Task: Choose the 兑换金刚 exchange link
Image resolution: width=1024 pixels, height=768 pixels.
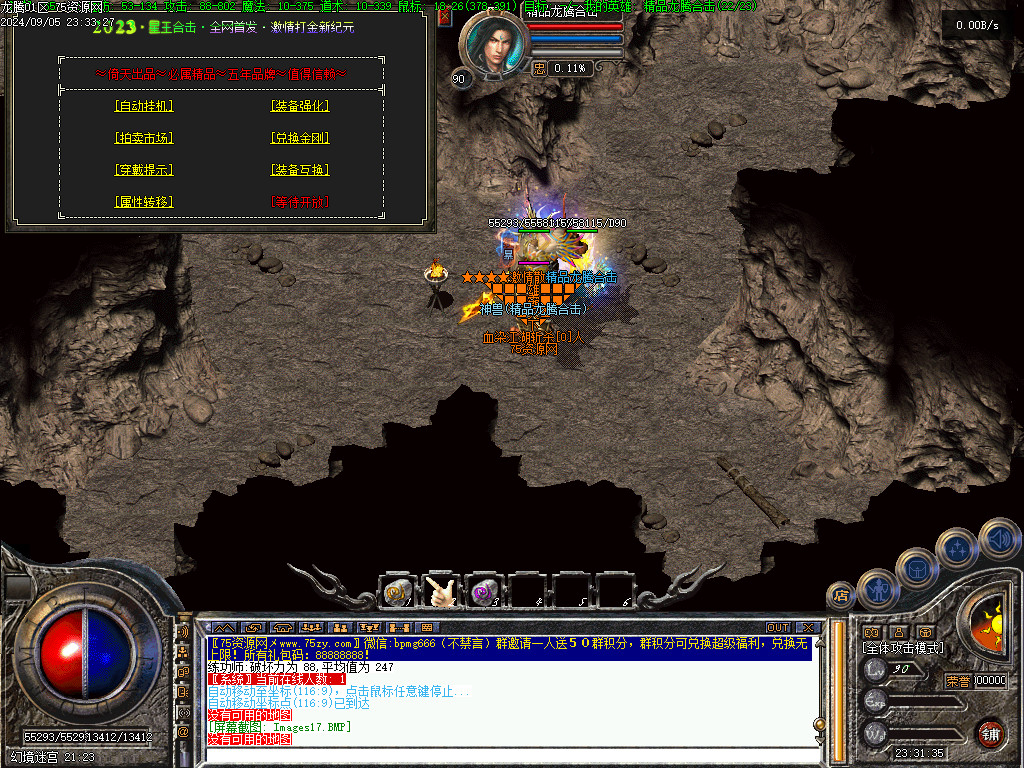Action: [300, 138]
